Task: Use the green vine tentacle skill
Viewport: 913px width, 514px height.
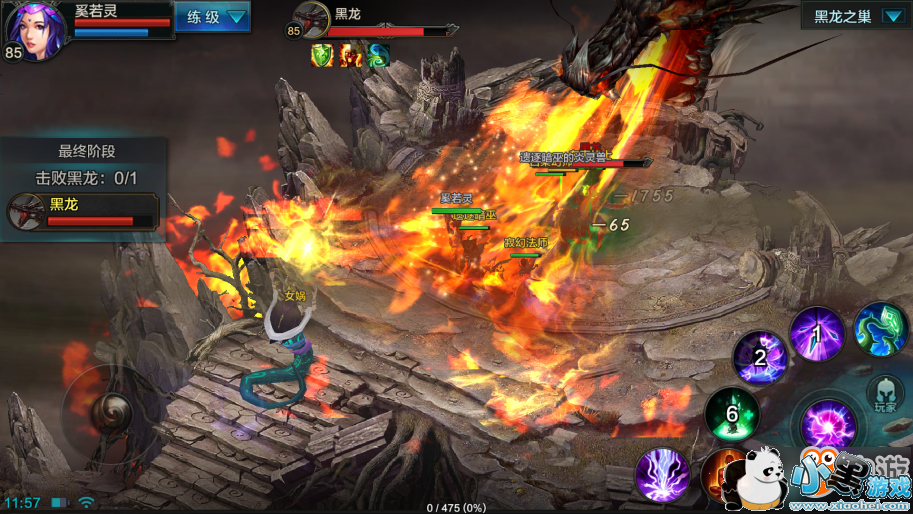Action: (880, 328)
